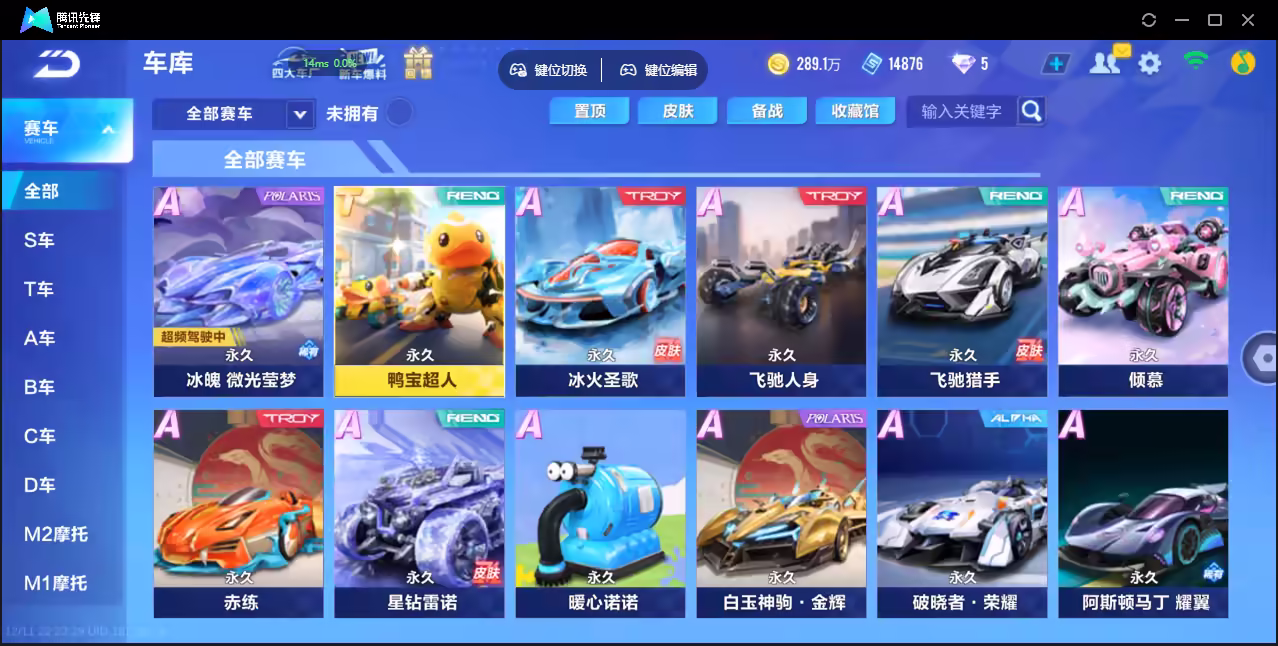This screenshot has width=1278, height=646.
Task: Click the 置顶 button
Action: pyautogui.click(x=589, y=111)
